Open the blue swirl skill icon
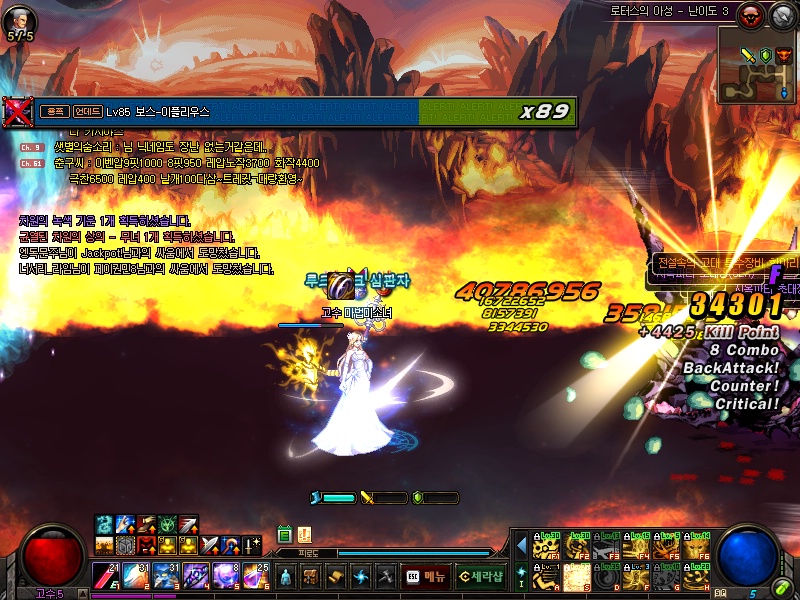Screen dimensions: 800x600 click(360, 577)
